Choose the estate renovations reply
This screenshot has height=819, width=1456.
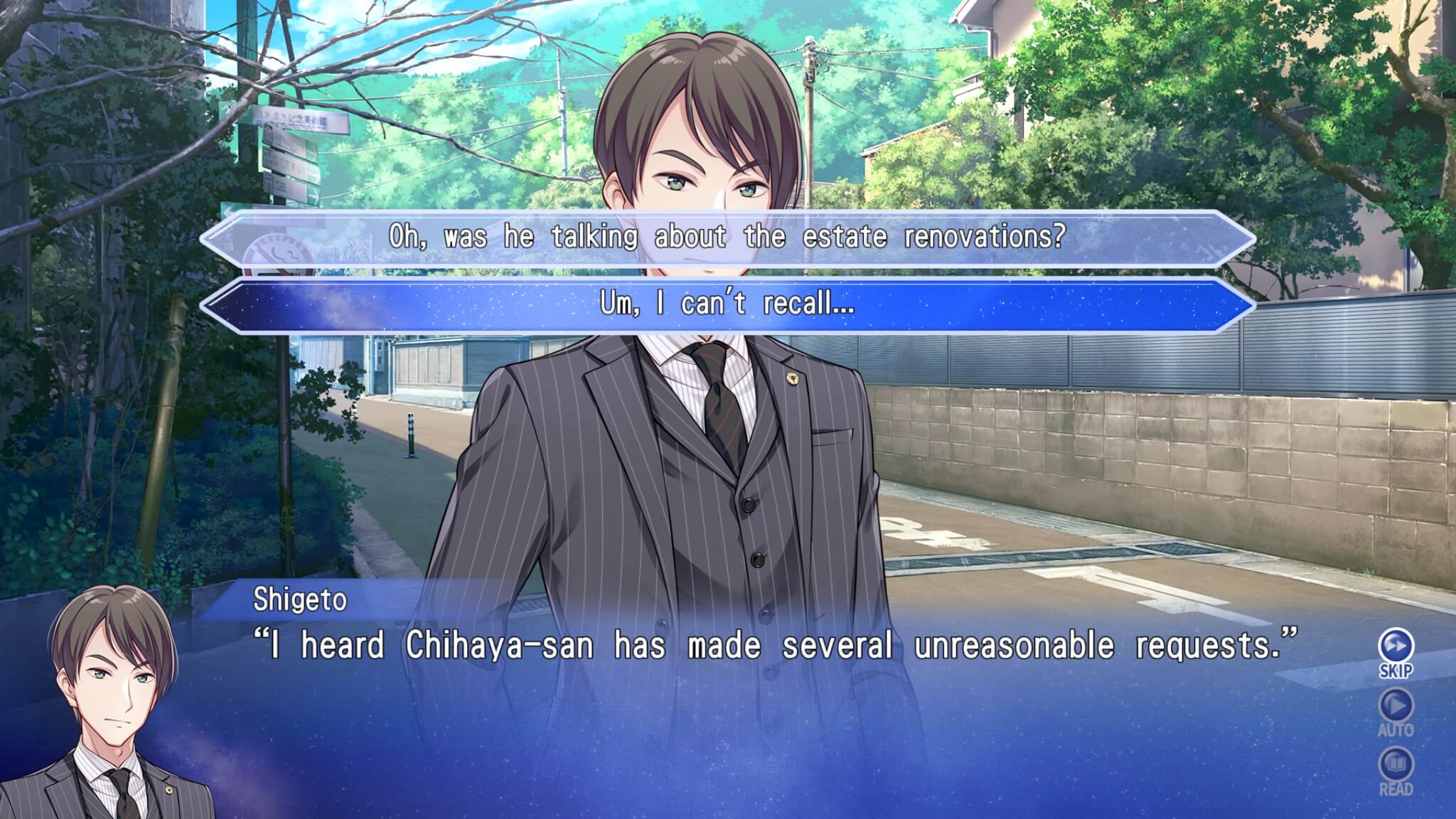click(727, 237)
